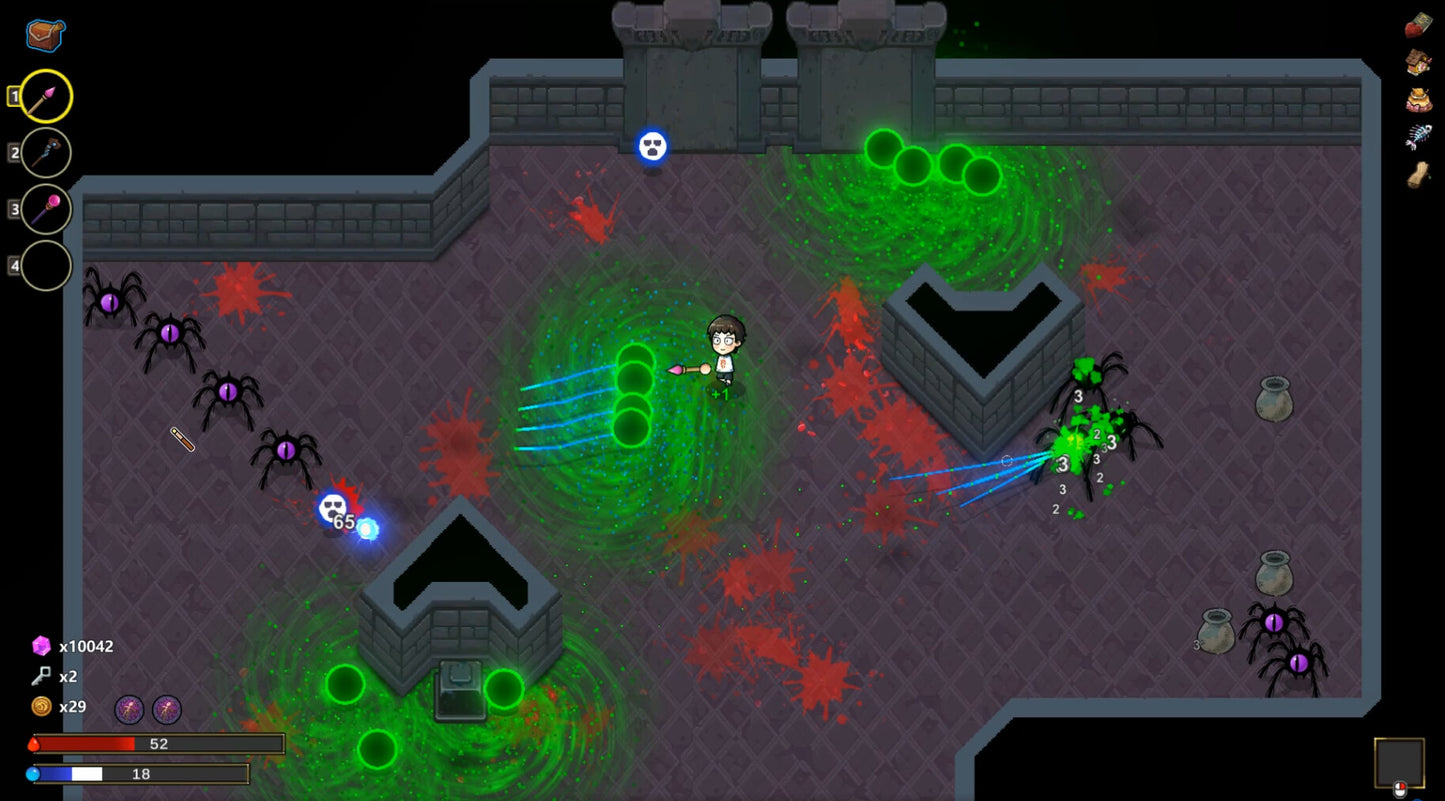Click the key x2 counter icon
The width and height of the screenshot is (1445, 801).
(x=39, y=677)
